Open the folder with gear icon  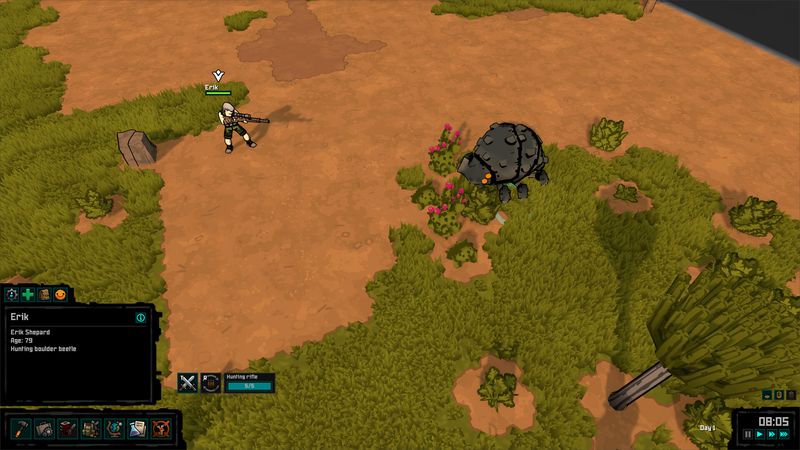point(44,429)
